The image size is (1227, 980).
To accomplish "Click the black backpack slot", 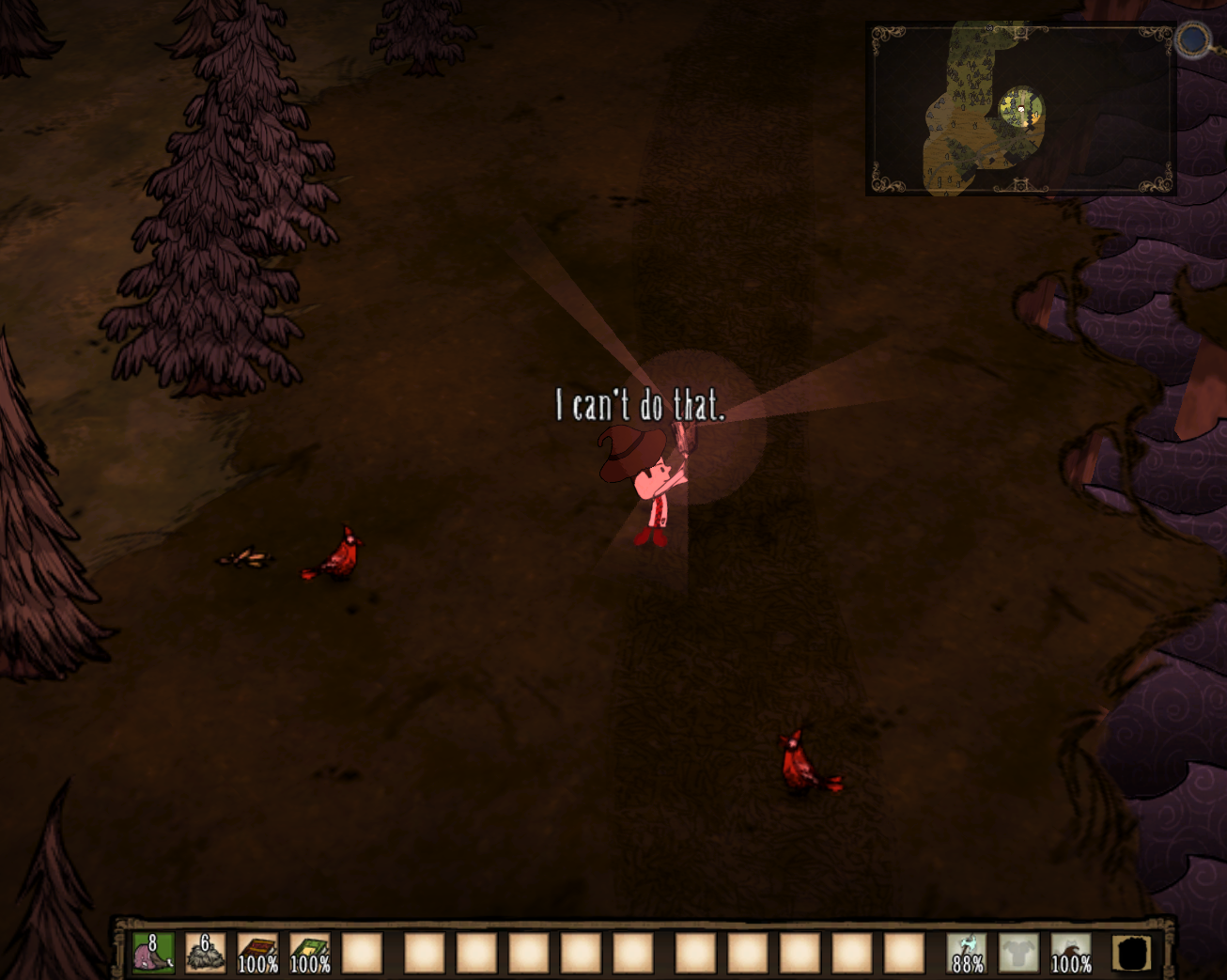I will tap(1132, 953).
